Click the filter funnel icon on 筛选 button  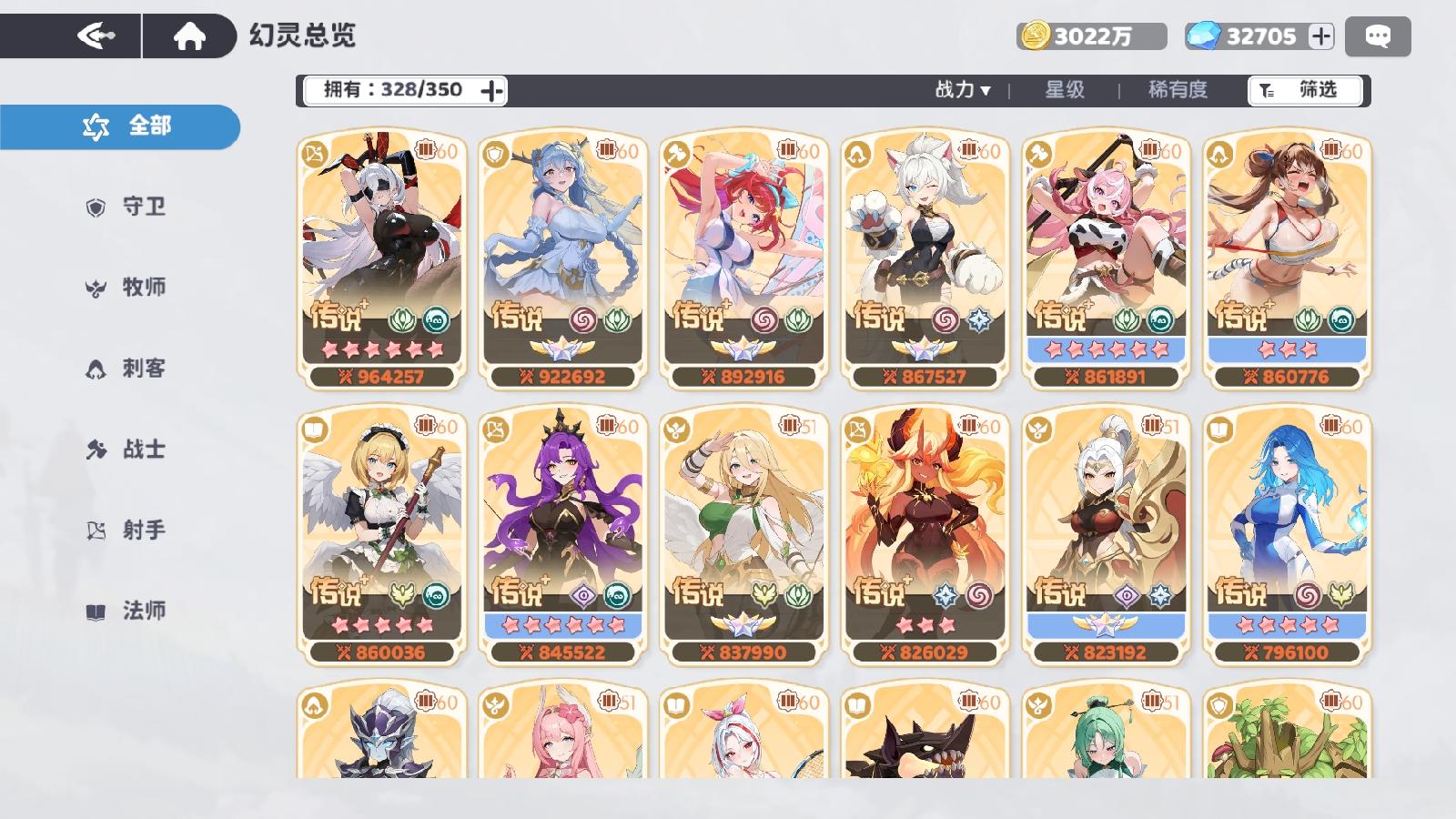click(x=1268, y=90)
